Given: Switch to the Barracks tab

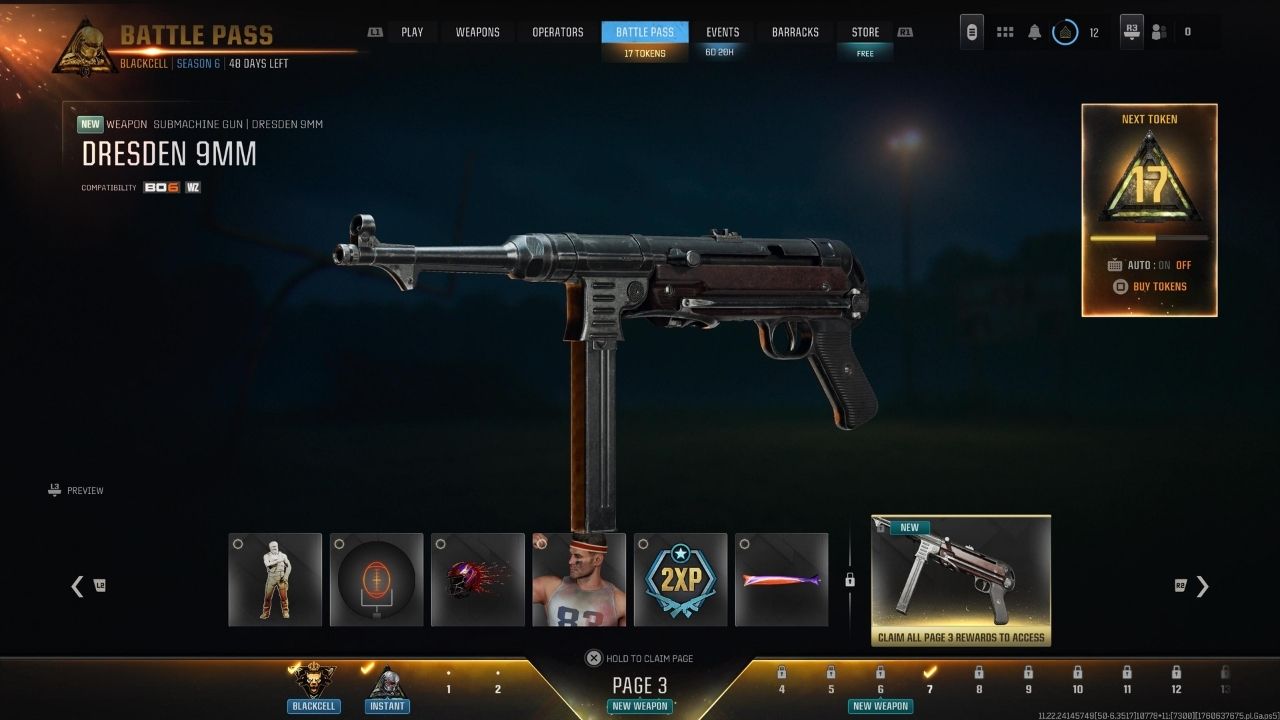Looking at the screenshot, I should [x=796, y=32].
